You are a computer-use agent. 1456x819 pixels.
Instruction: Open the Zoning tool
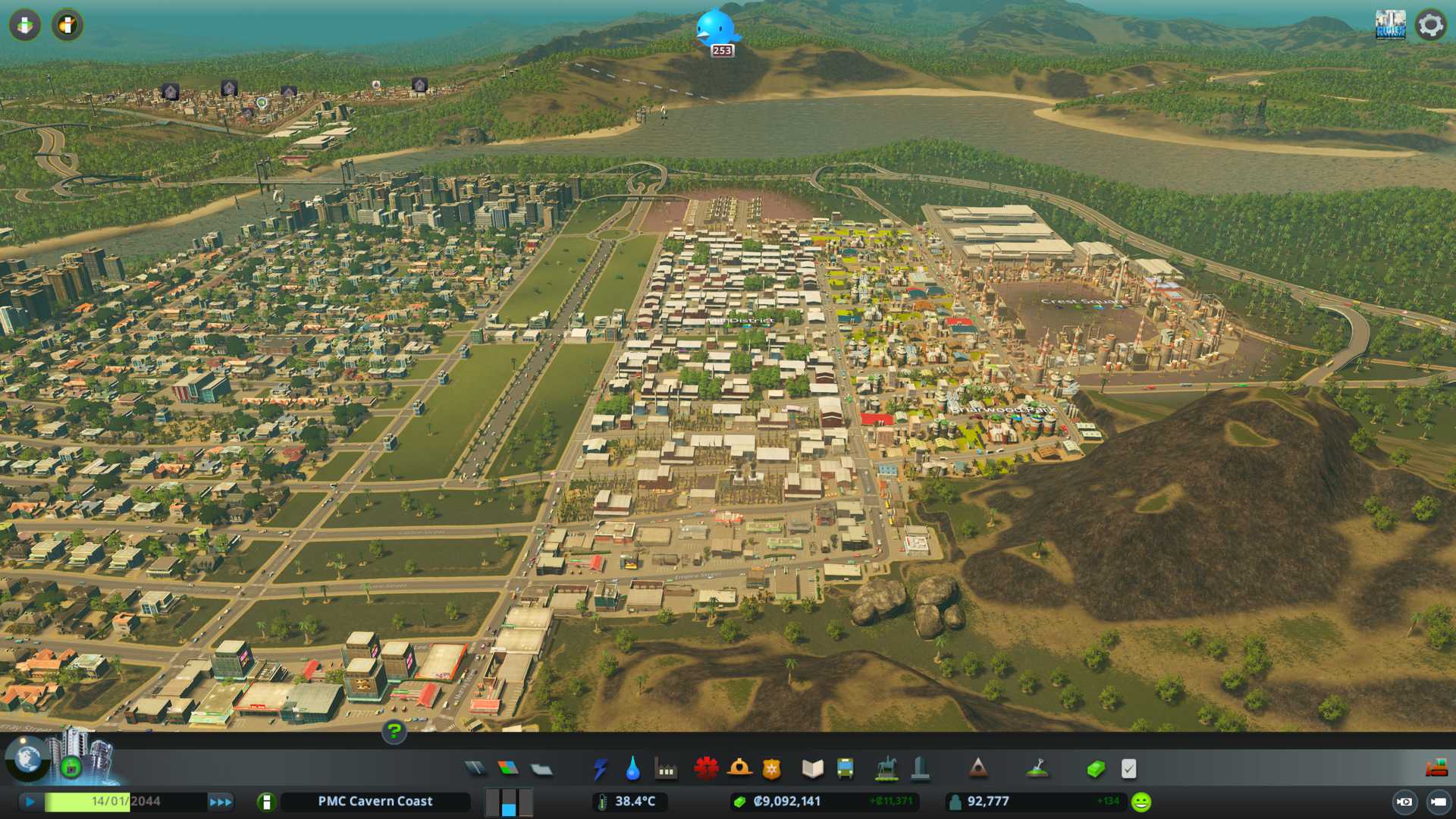508,769
